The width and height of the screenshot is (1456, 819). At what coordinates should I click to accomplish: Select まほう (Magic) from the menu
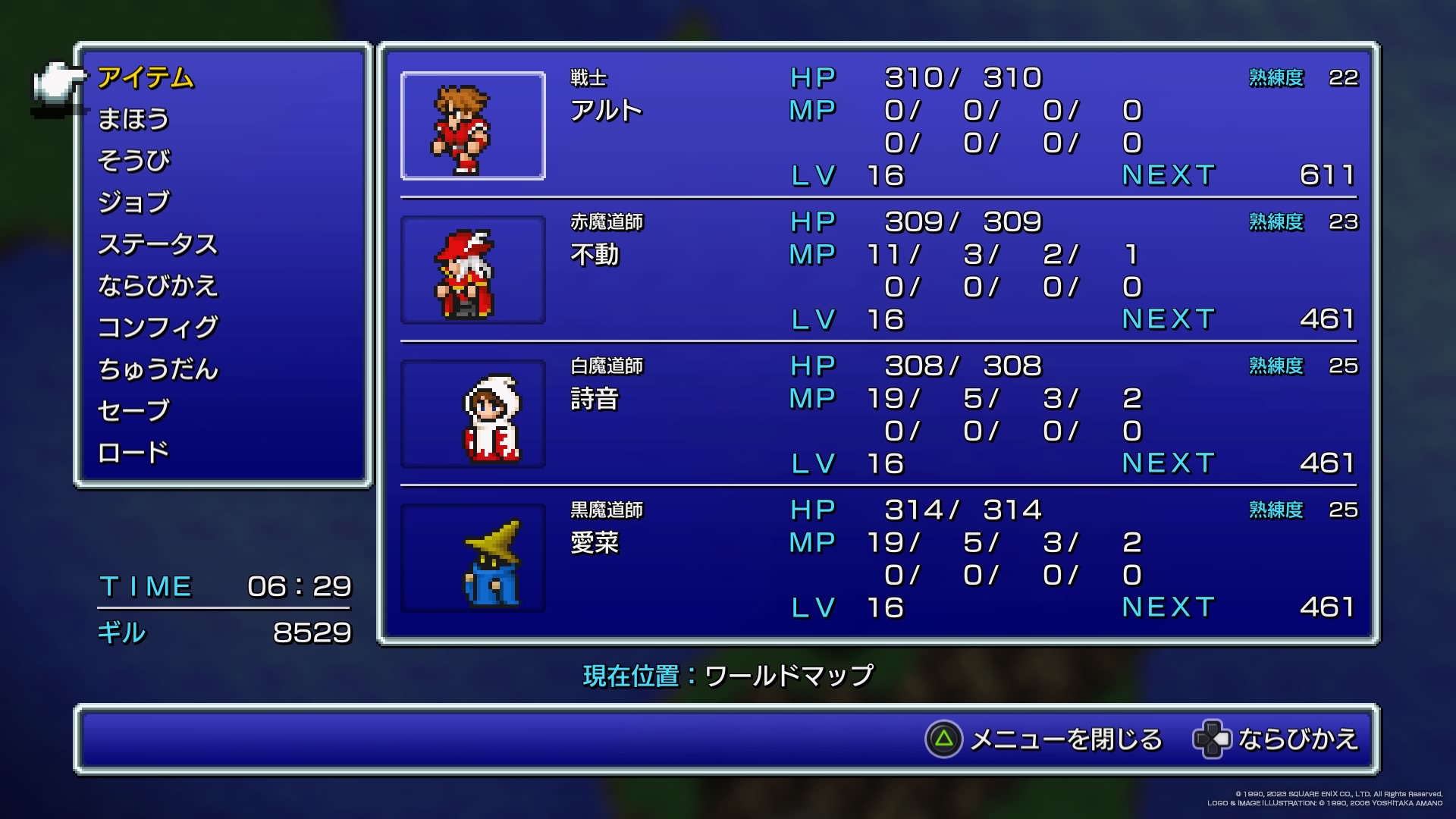(x=133, y=120)
